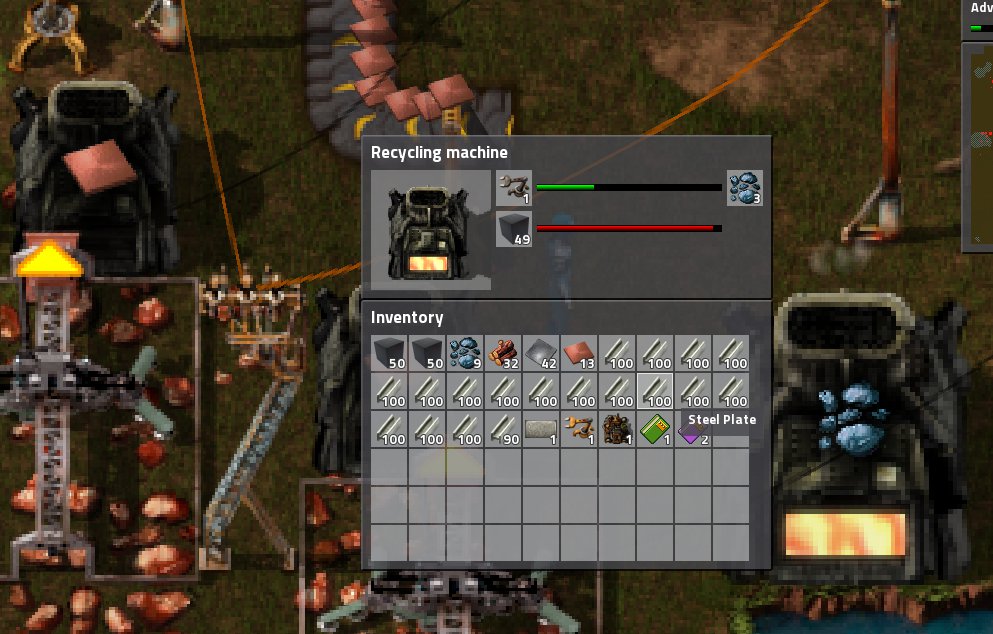Select the stone brick item in inventory
The image size is (993, 634).
click(542, 429)
